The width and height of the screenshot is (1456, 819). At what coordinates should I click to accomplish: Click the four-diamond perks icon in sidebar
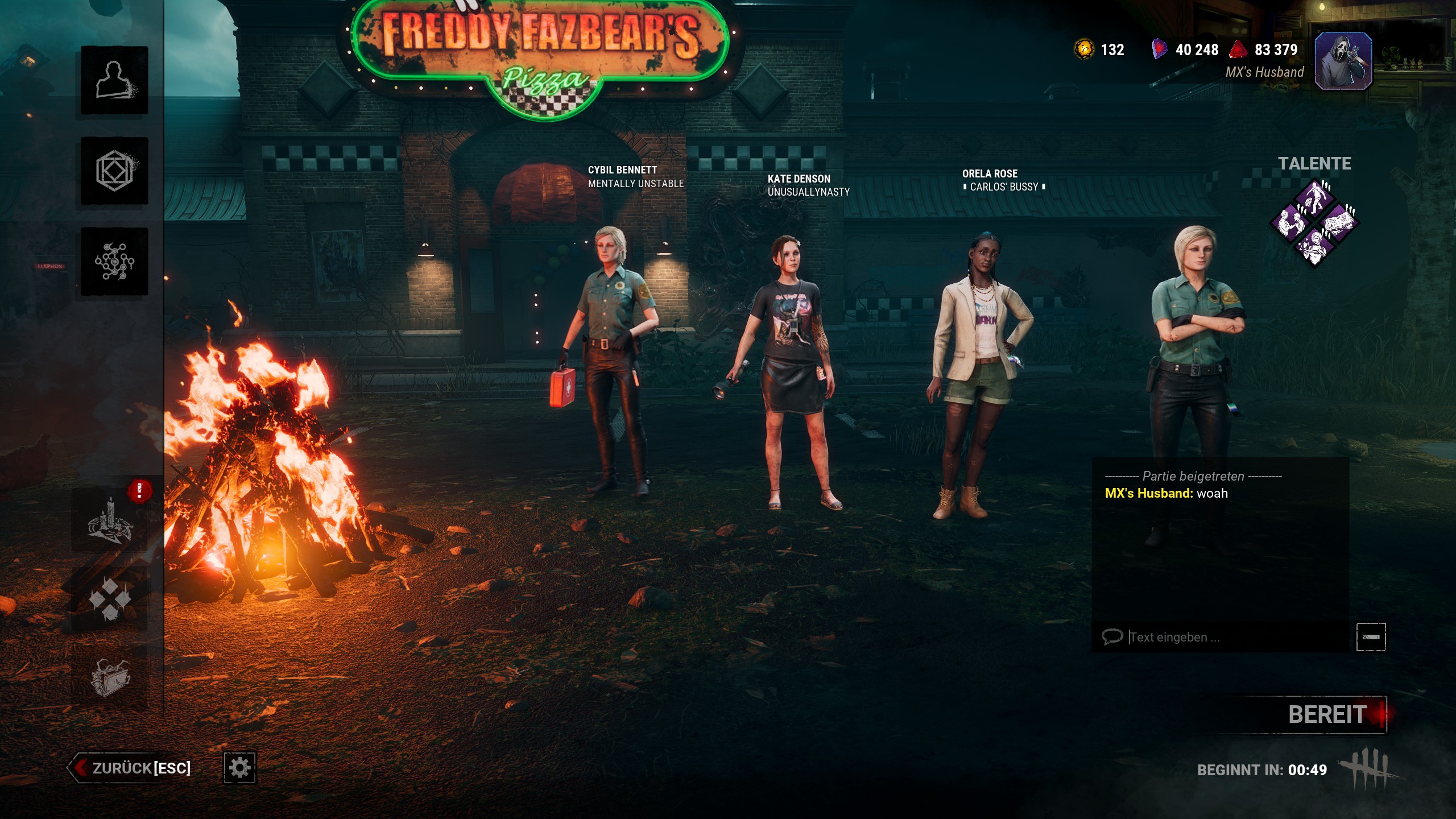110,599
